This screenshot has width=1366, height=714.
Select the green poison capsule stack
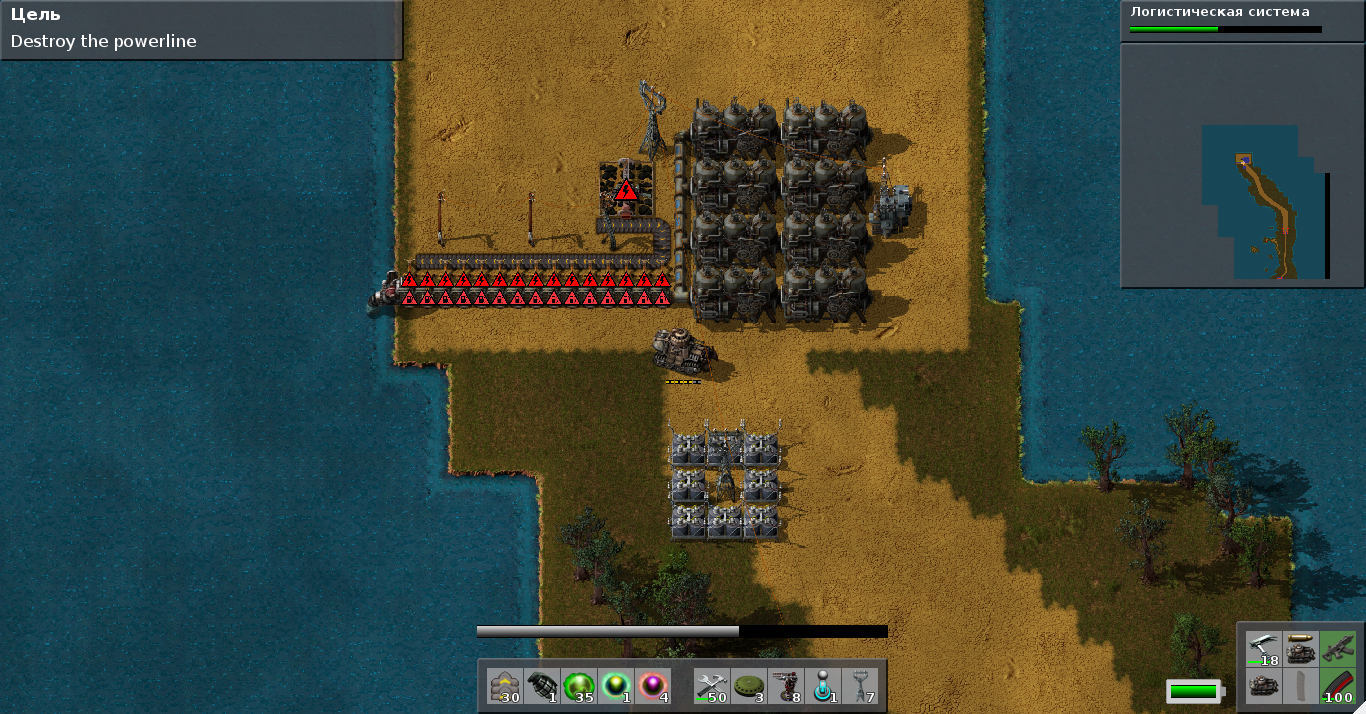click(579, 687)
